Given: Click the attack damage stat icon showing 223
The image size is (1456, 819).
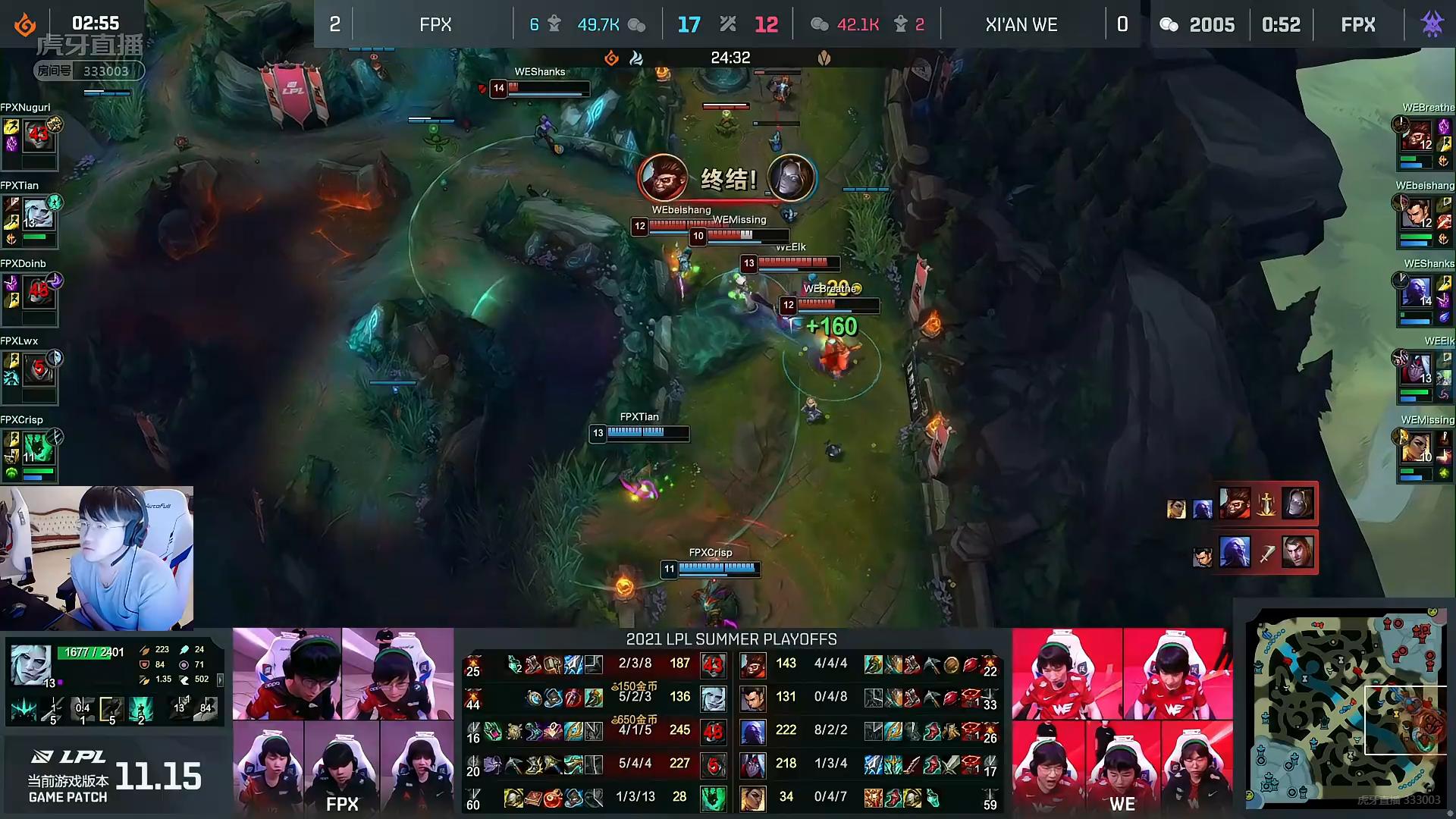Looking at the screenshot, I should [x=145, y=651].
